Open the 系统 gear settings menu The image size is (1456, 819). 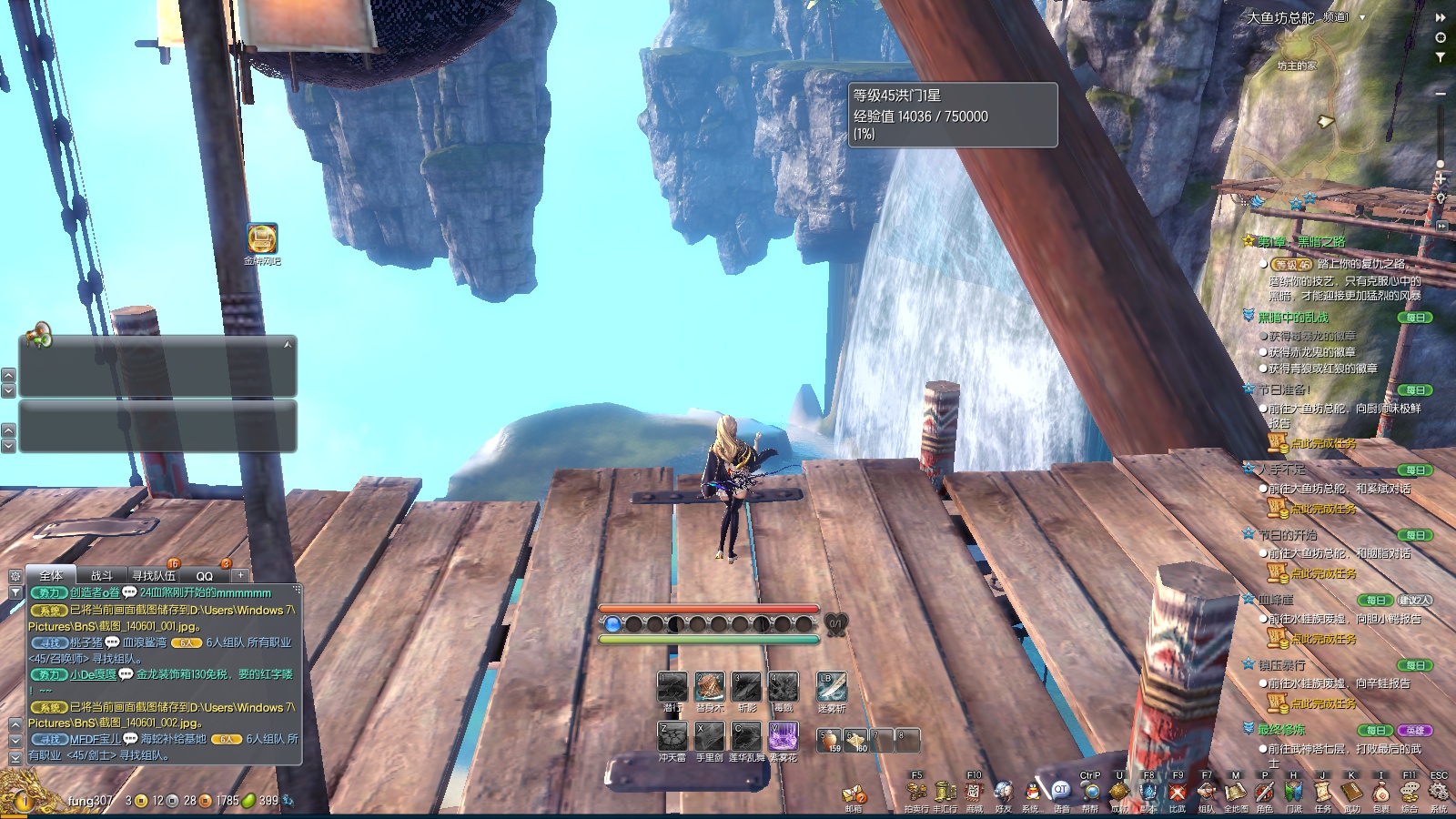tap(1439, 793)
